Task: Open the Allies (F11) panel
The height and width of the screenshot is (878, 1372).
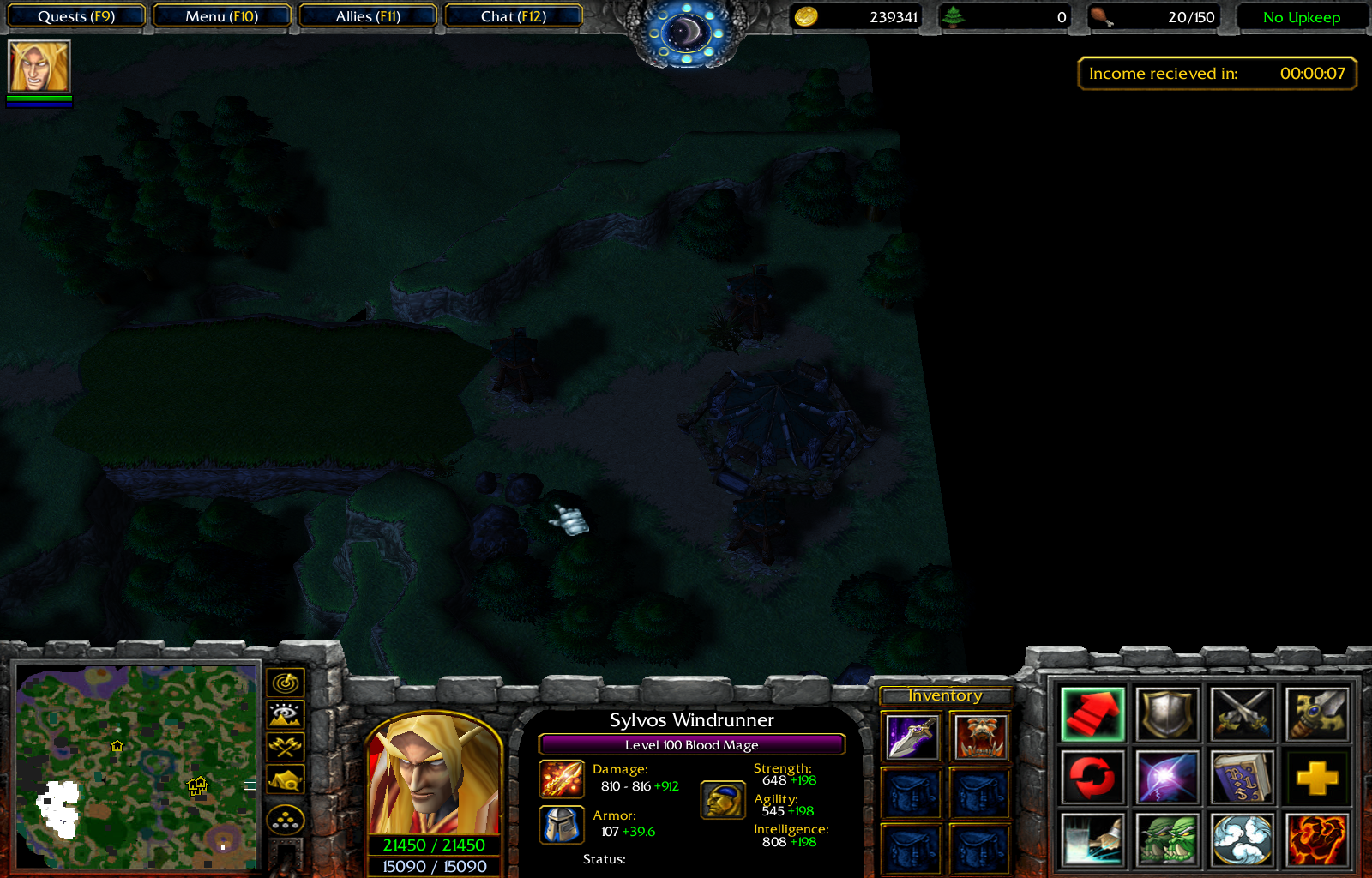Action: (368, 16)
